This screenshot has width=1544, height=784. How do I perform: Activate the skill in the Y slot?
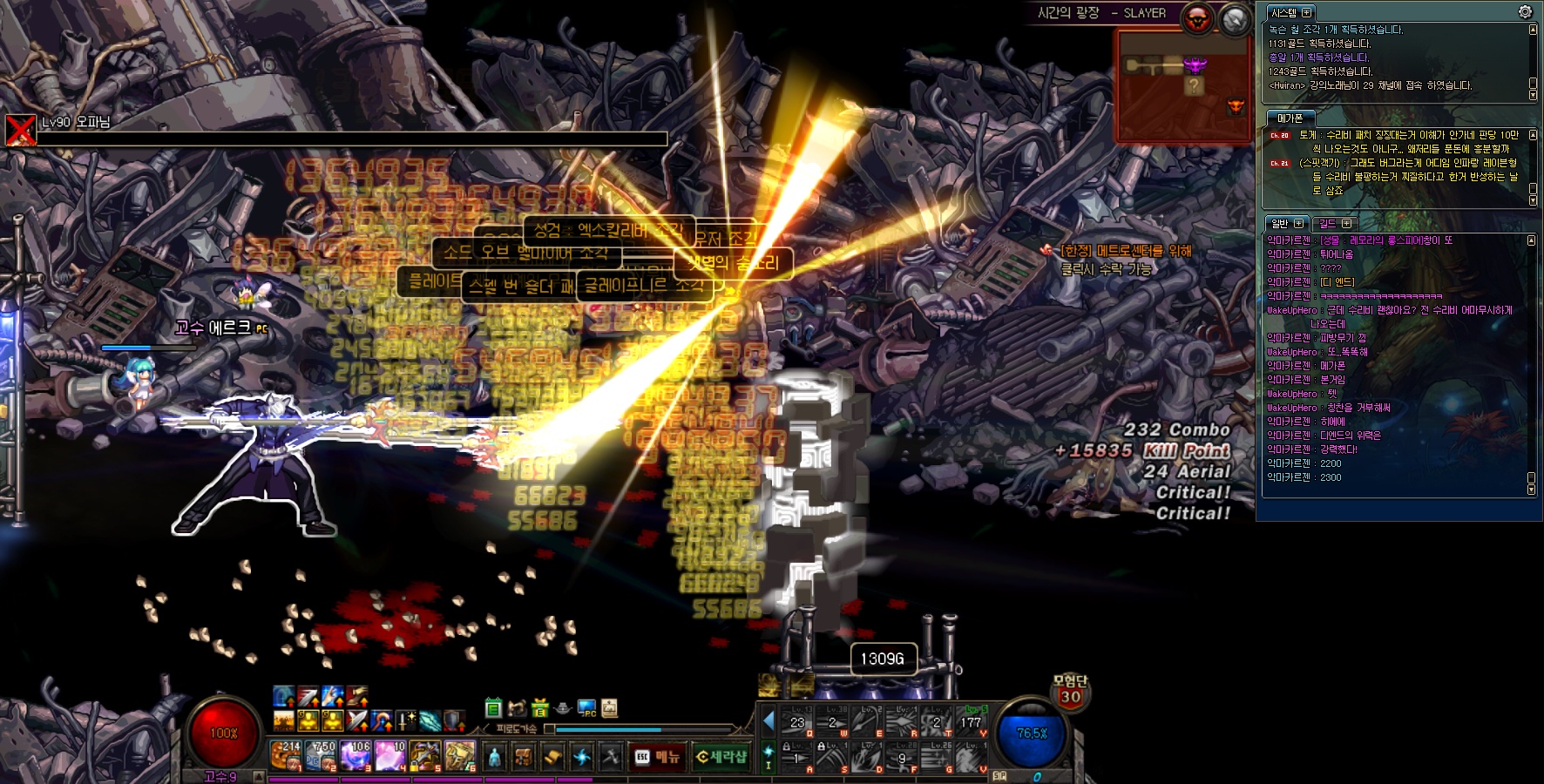pyautogui.click(x=971, y=722)
